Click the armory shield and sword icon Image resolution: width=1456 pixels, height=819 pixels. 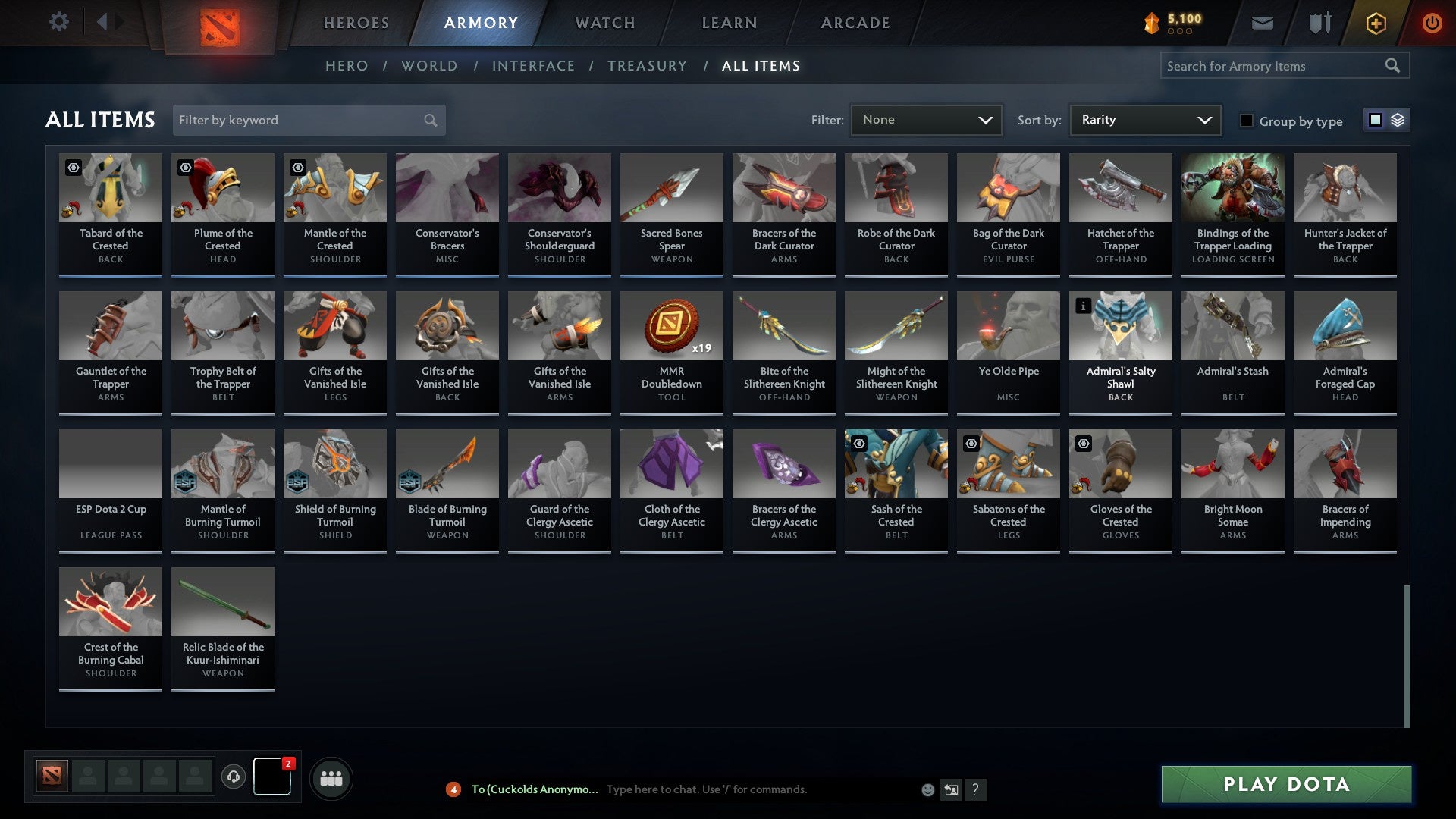[1319, 23]
